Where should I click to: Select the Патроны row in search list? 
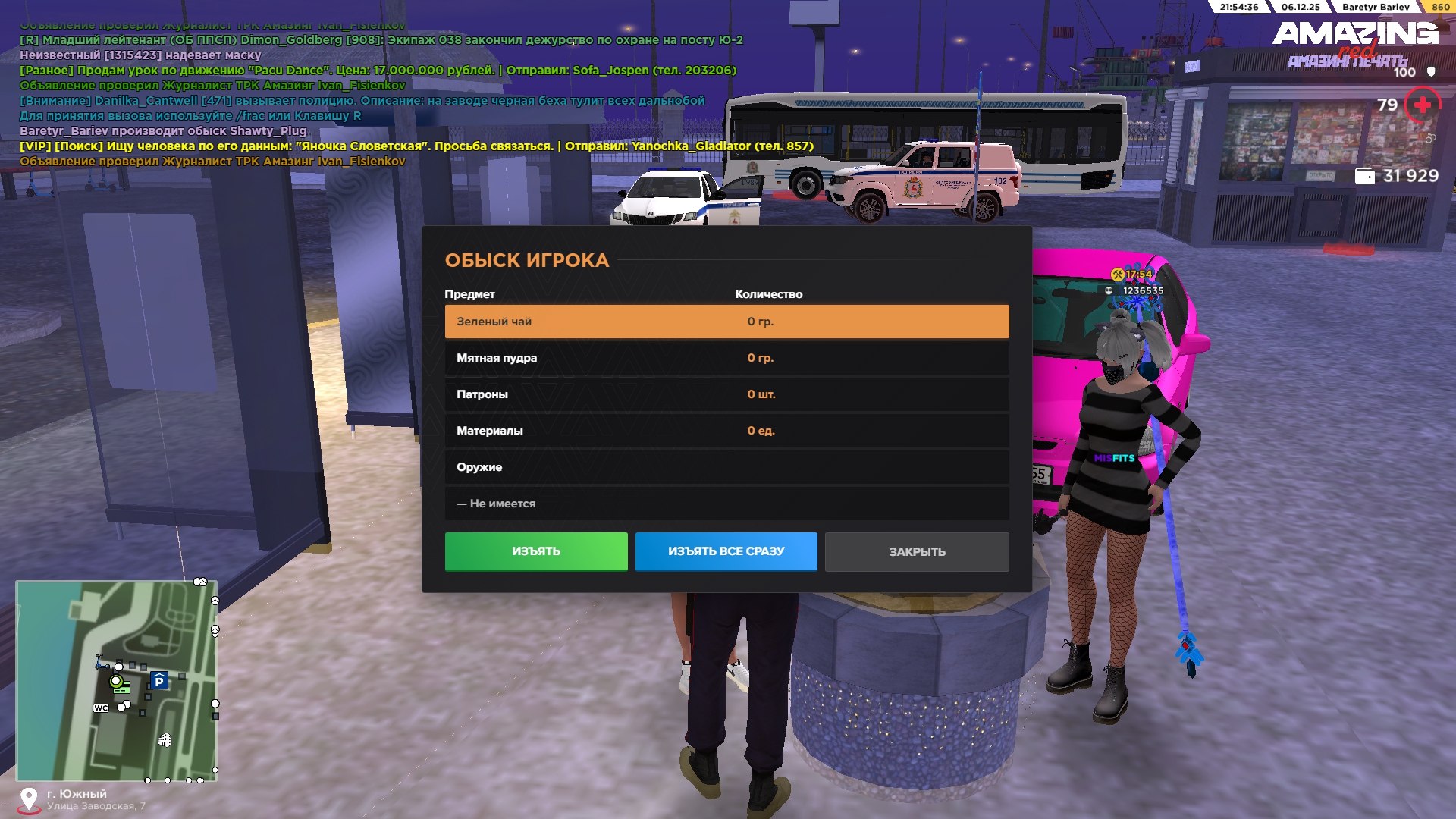coord(726,394)
